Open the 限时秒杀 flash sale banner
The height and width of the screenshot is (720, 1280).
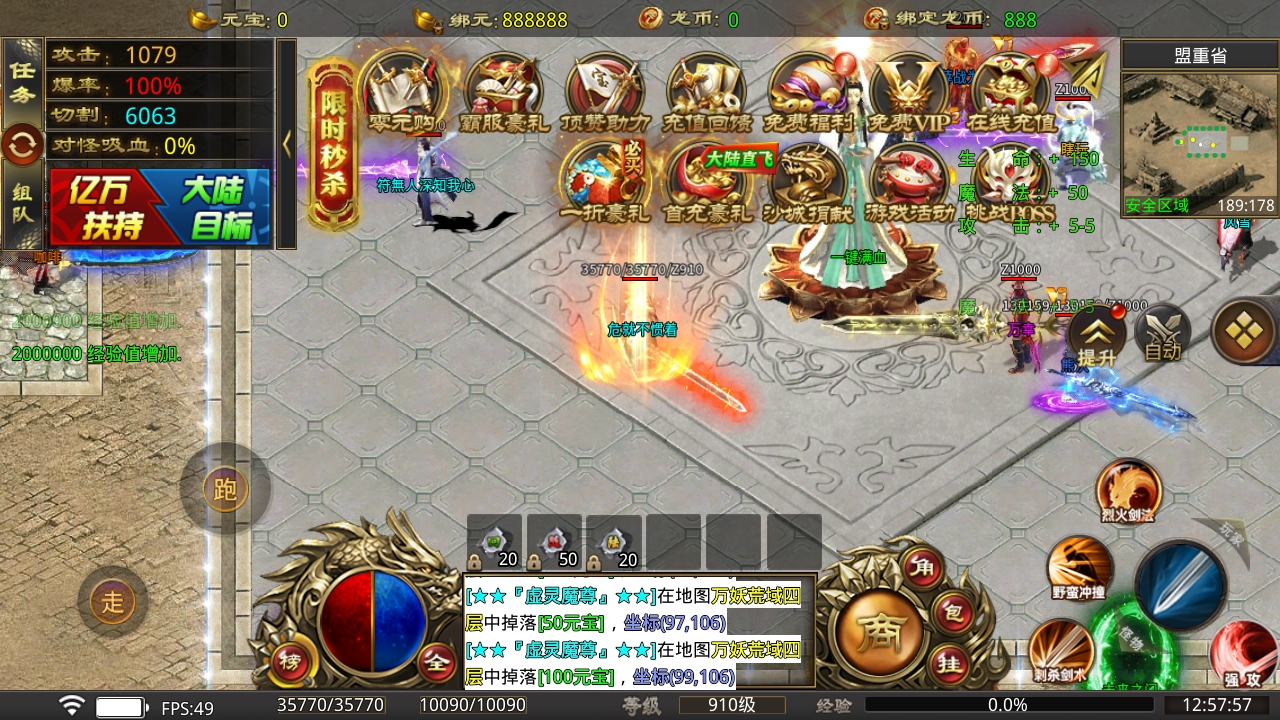334,145
